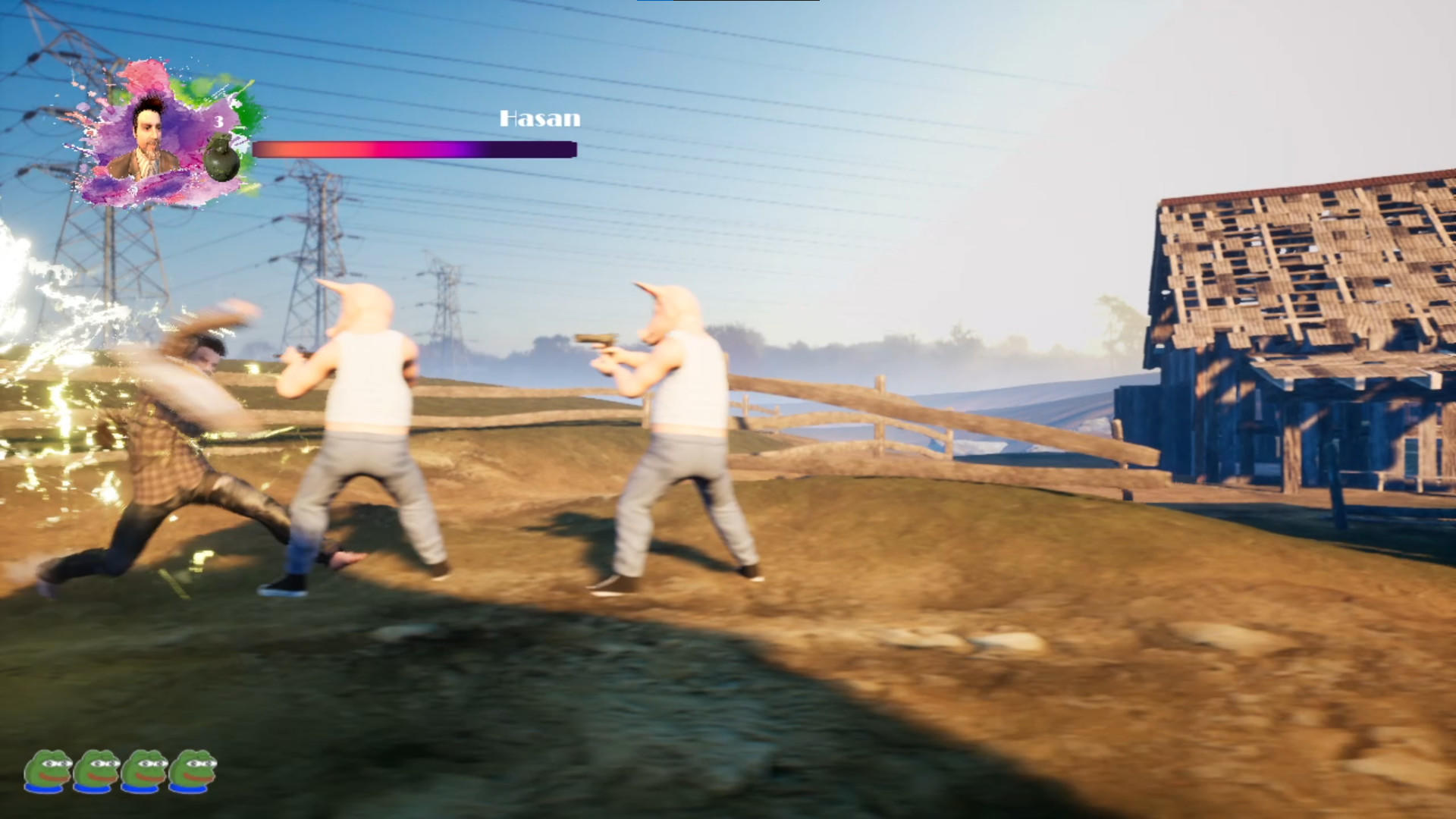1456x819 pixels.
Task: Click the Hasan name label
Action: pos(539,118)
